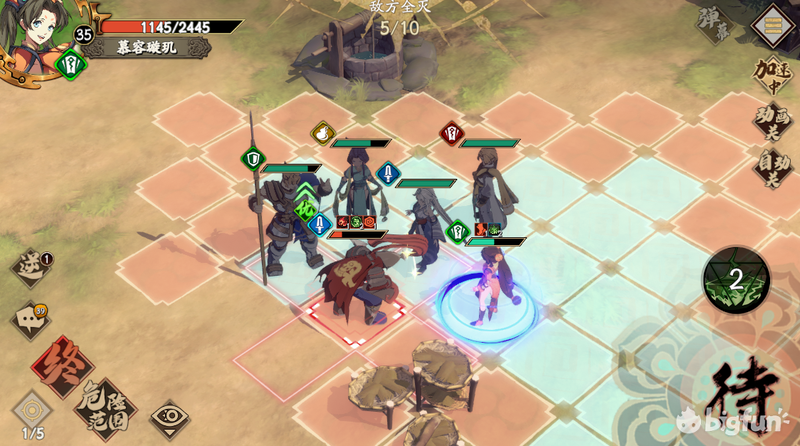Toggle the 加速中 speed-up button
Screen dimensions: 800x446
point(773,75)
